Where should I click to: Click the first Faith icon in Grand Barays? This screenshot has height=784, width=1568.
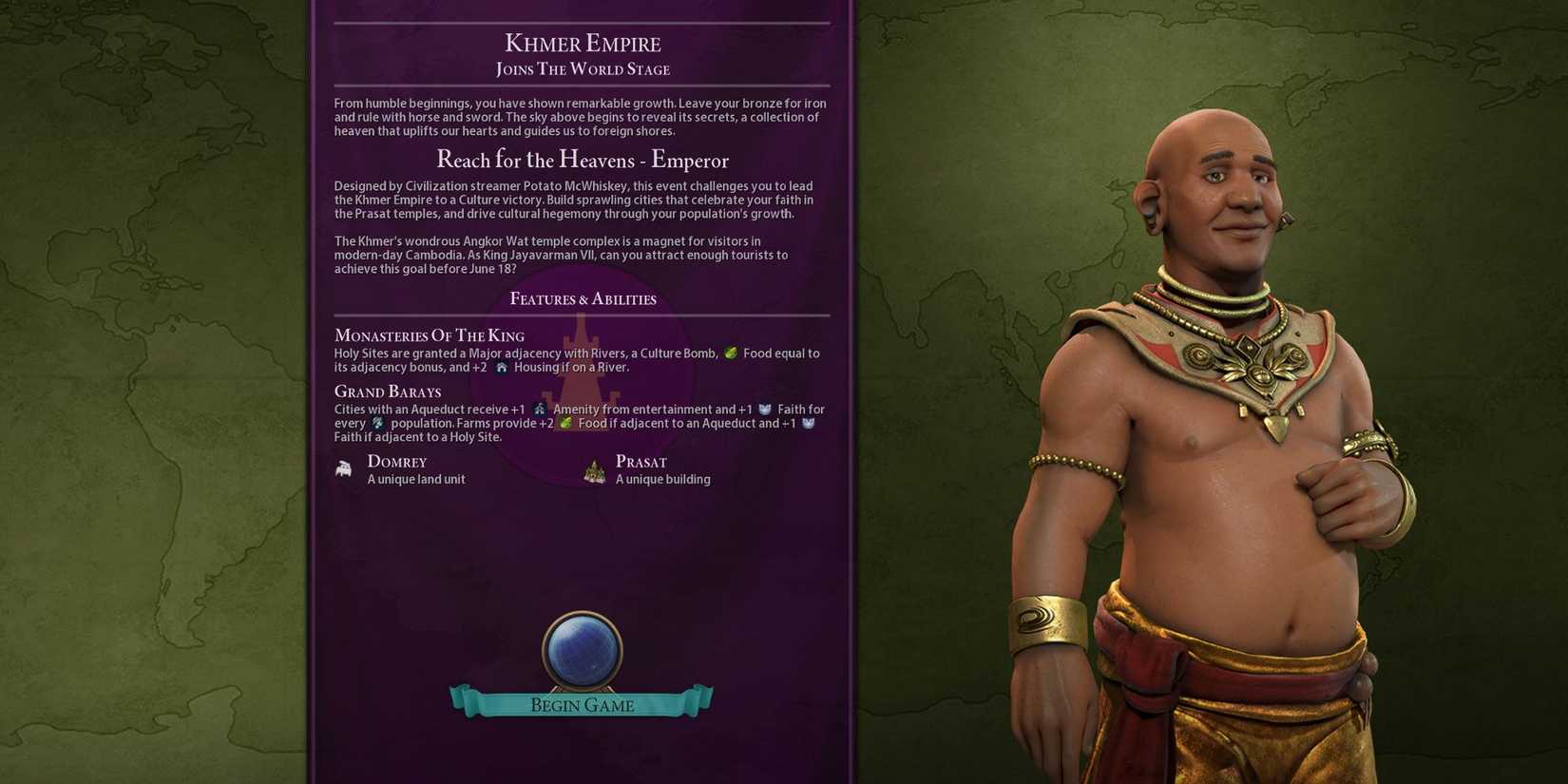click(764, 409)
